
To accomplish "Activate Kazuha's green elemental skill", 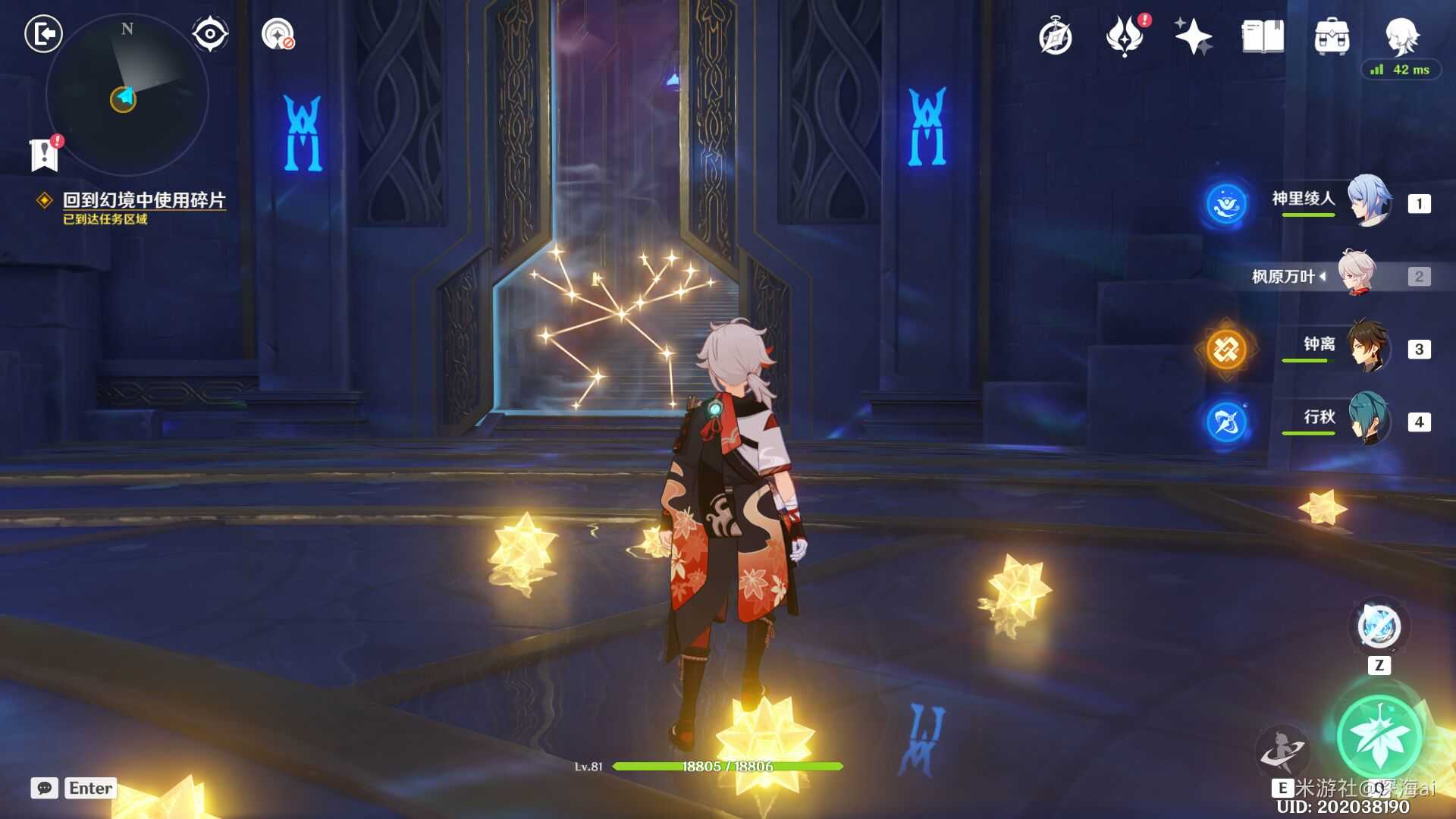I will click(1378, 736).
